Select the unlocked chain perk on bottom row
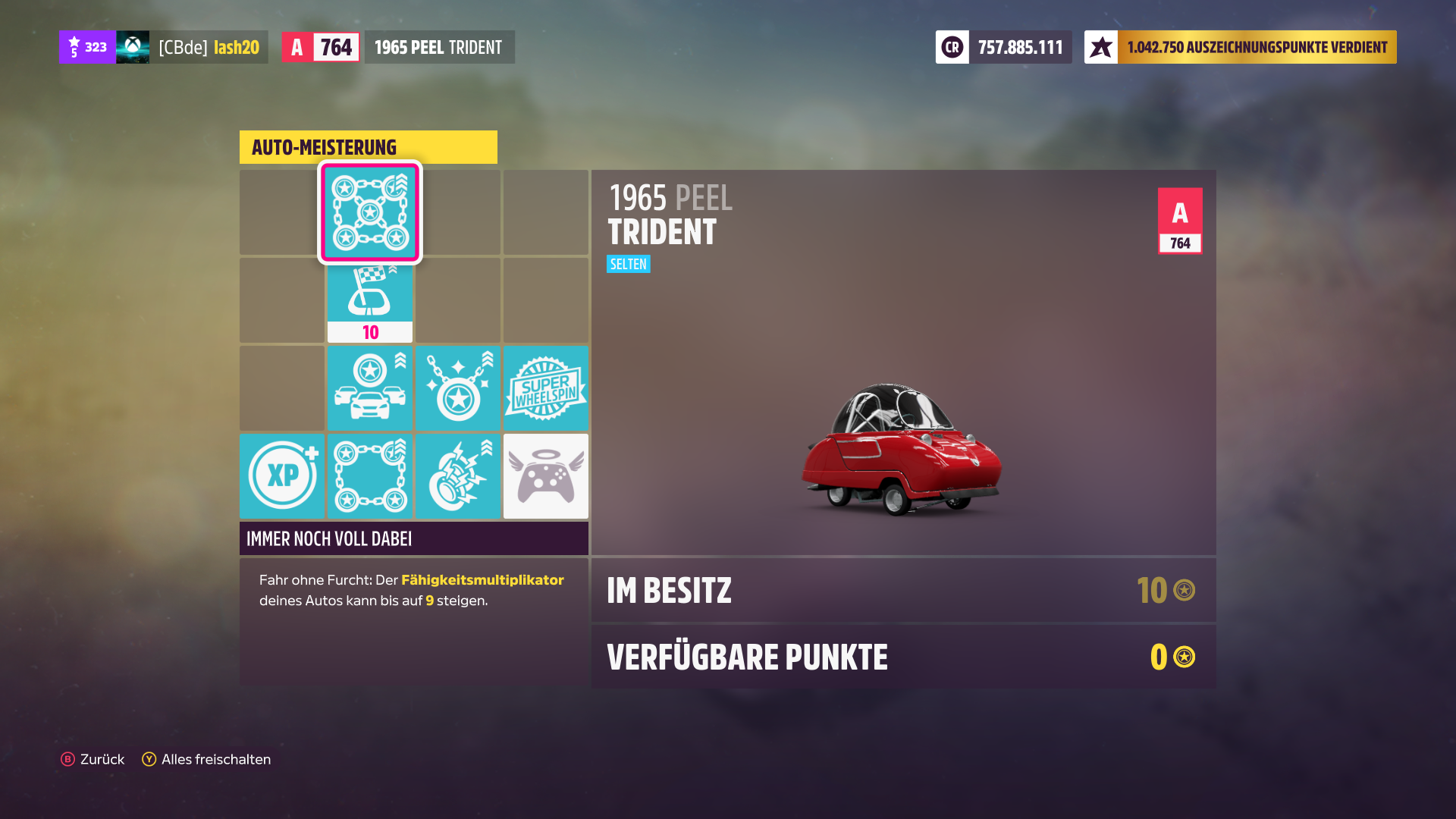The height and width of the screenshot is (819, 1456). click(369, 475)
